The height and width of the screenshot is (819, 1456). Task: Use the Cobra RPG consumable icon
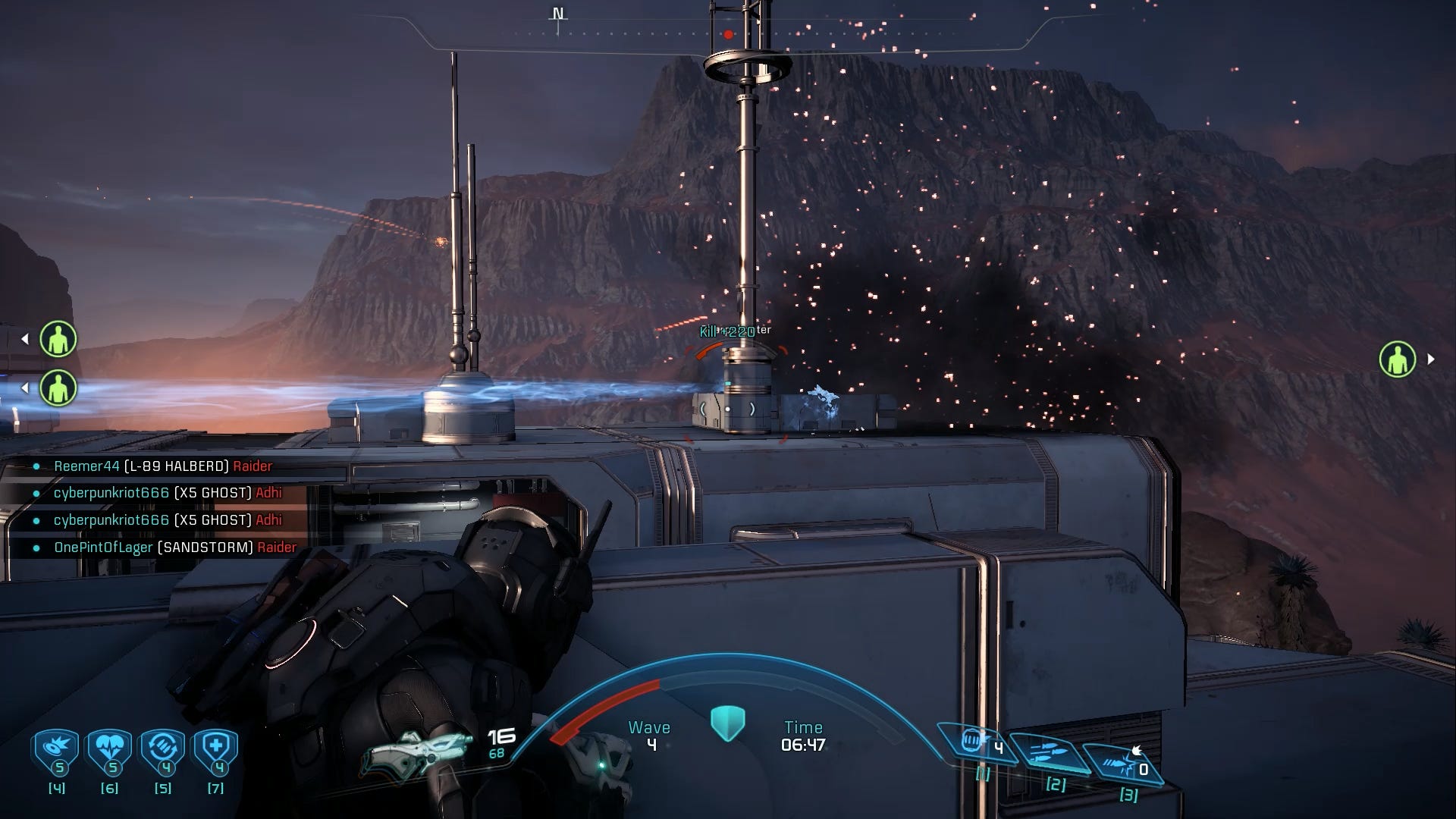[x=57, y=749]
